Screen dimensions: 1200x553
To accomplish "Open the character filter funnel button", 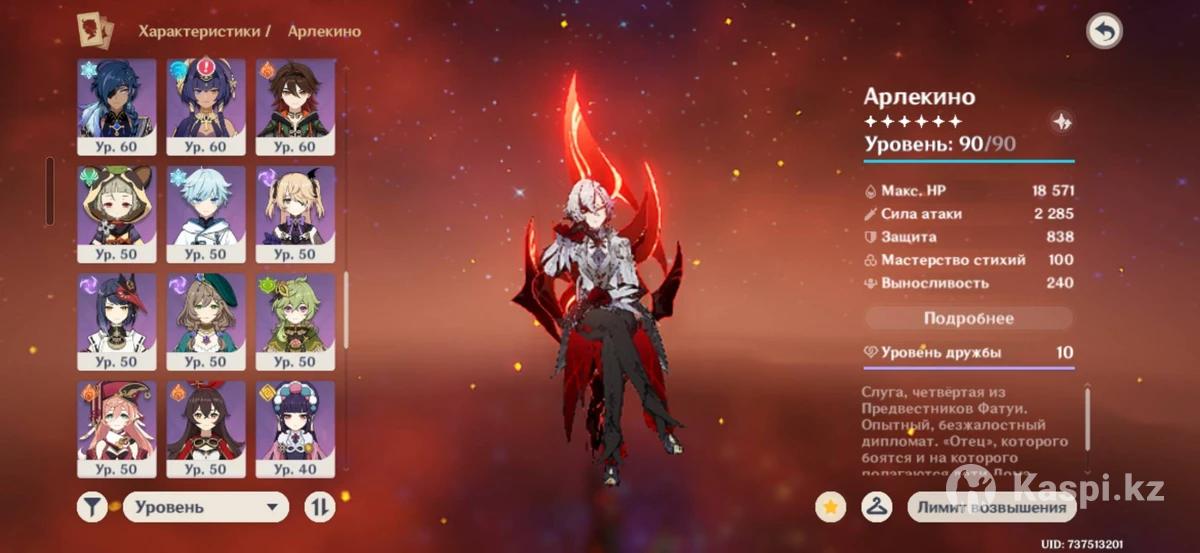I will pyautogui.click(x=92, y=507).
